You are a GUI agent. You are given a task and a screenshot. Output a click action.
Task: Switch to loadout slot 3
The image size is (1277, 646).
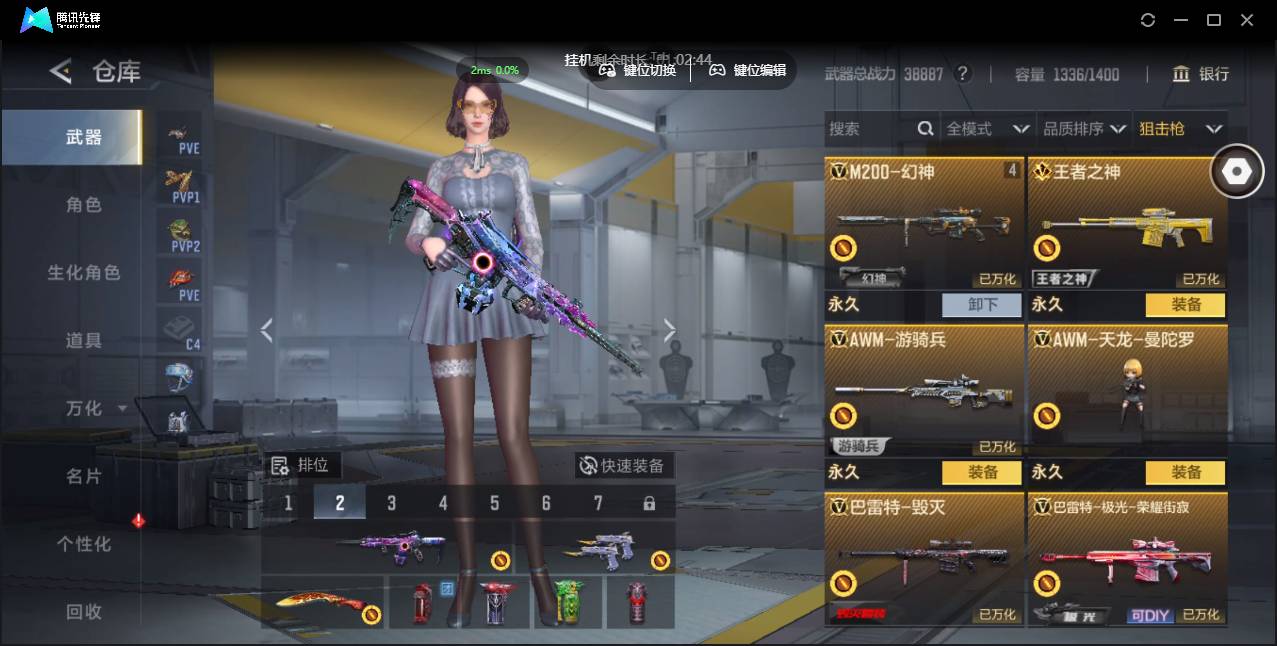(x=391, y=503)
